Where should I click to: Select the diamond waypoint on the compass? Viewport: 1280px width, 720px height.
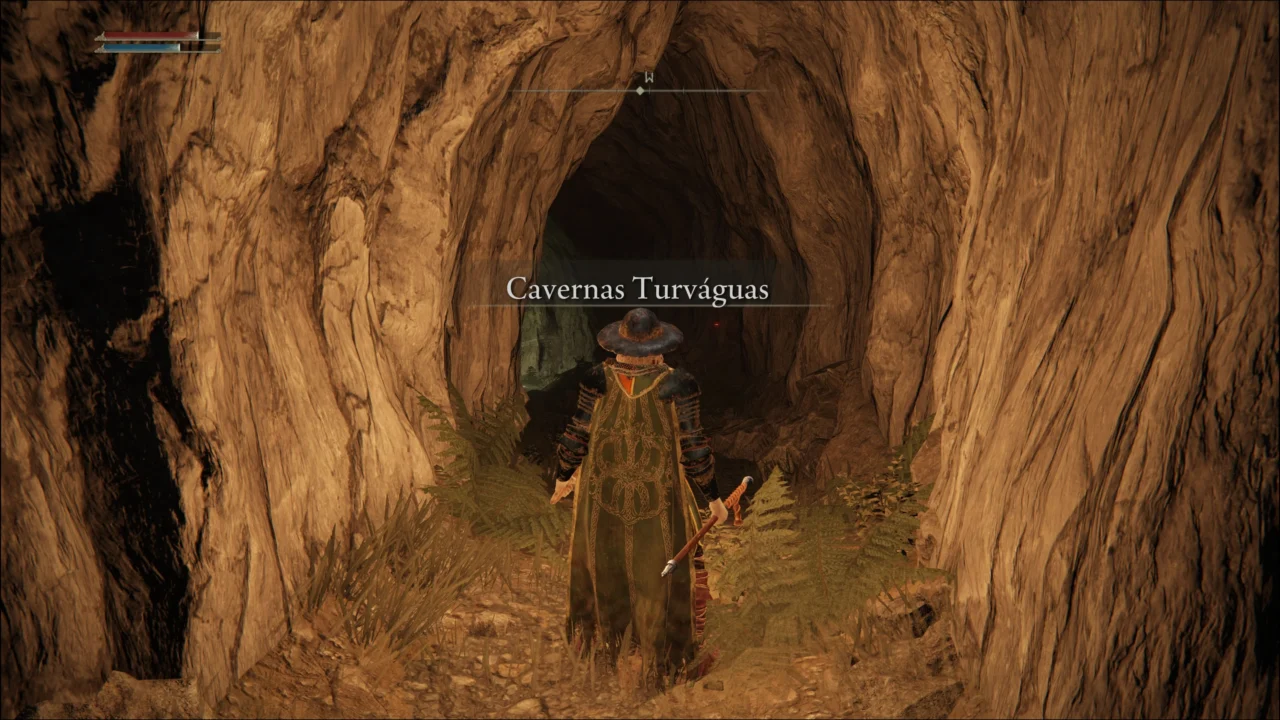point(640,90)
